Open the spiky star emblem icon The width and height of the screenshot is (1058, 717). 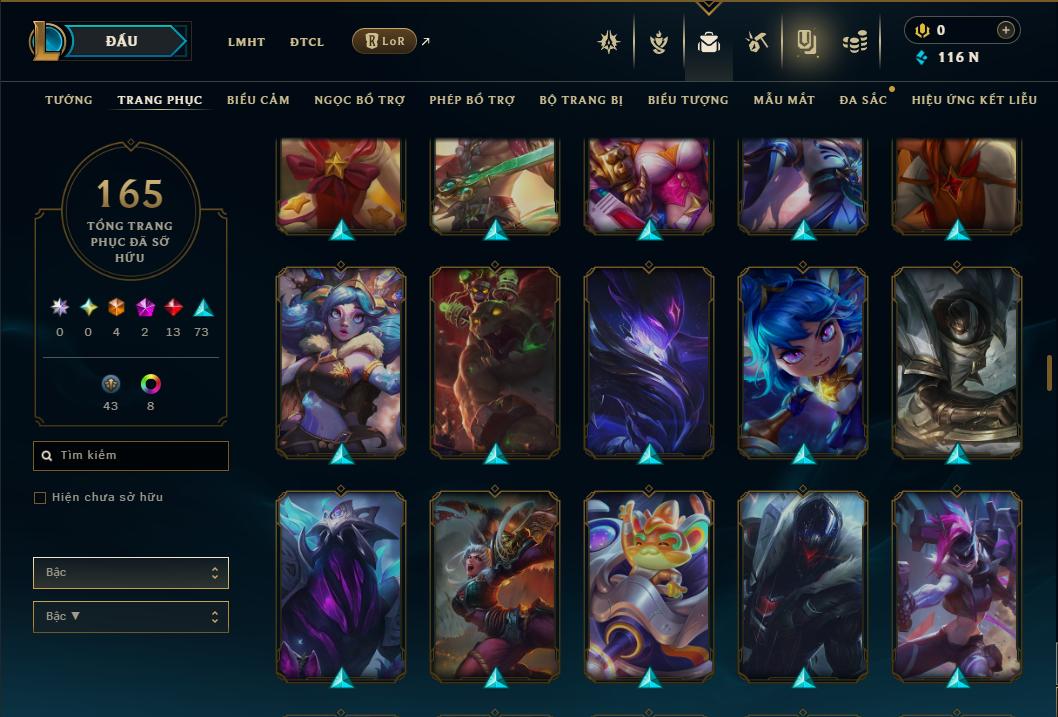pos(609,42)
